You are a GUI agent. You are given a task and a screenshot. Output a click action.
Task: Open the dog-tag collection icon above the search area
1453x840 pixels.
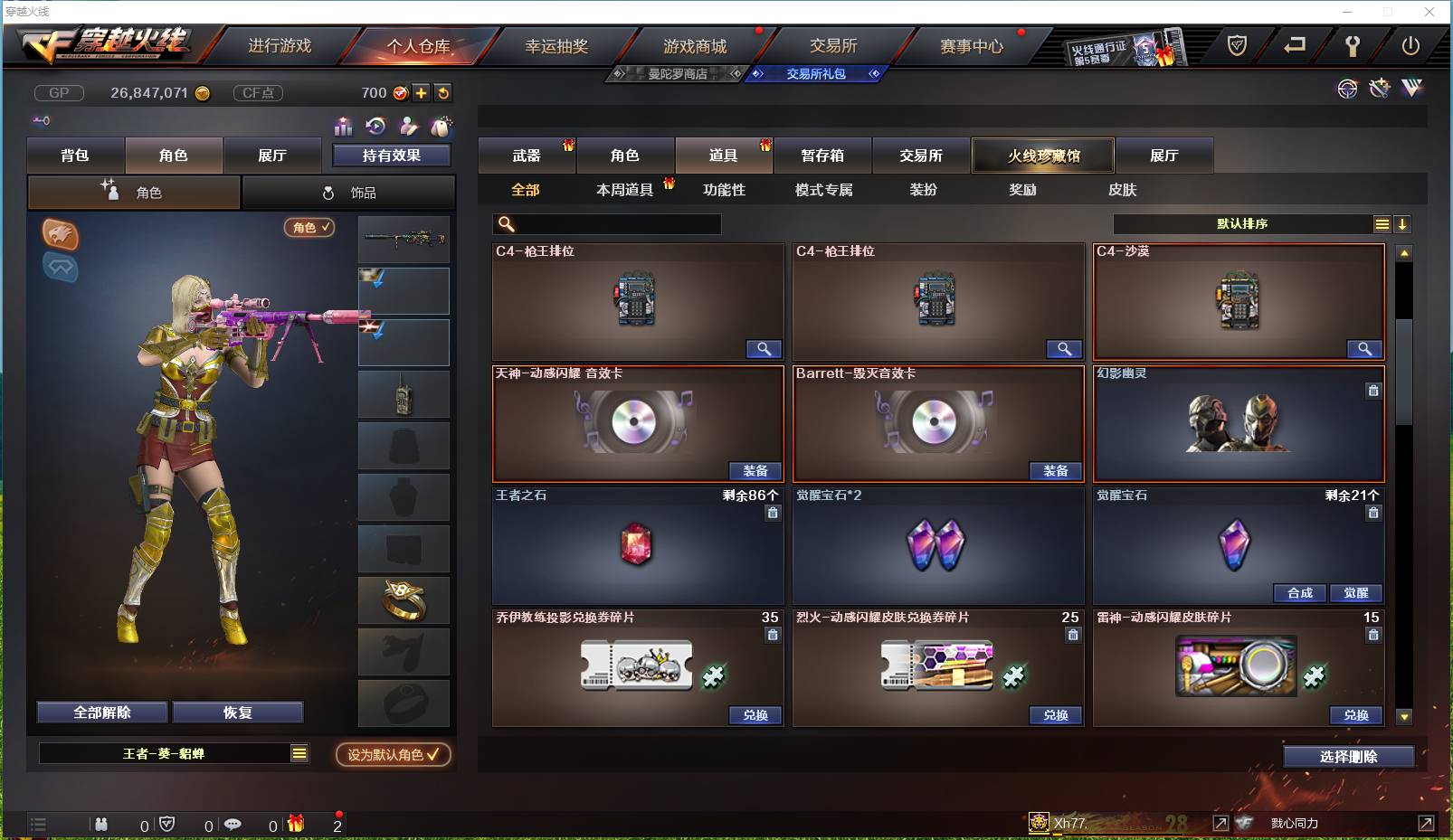click(x=442, y=127)
